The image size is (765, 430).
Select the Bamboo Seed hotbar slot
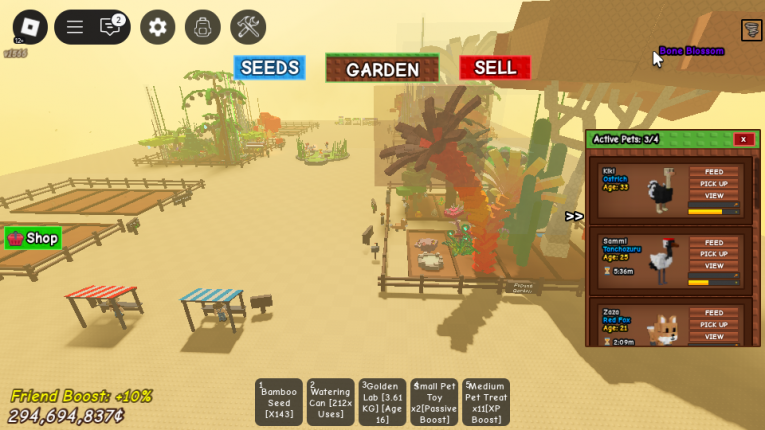279,402
